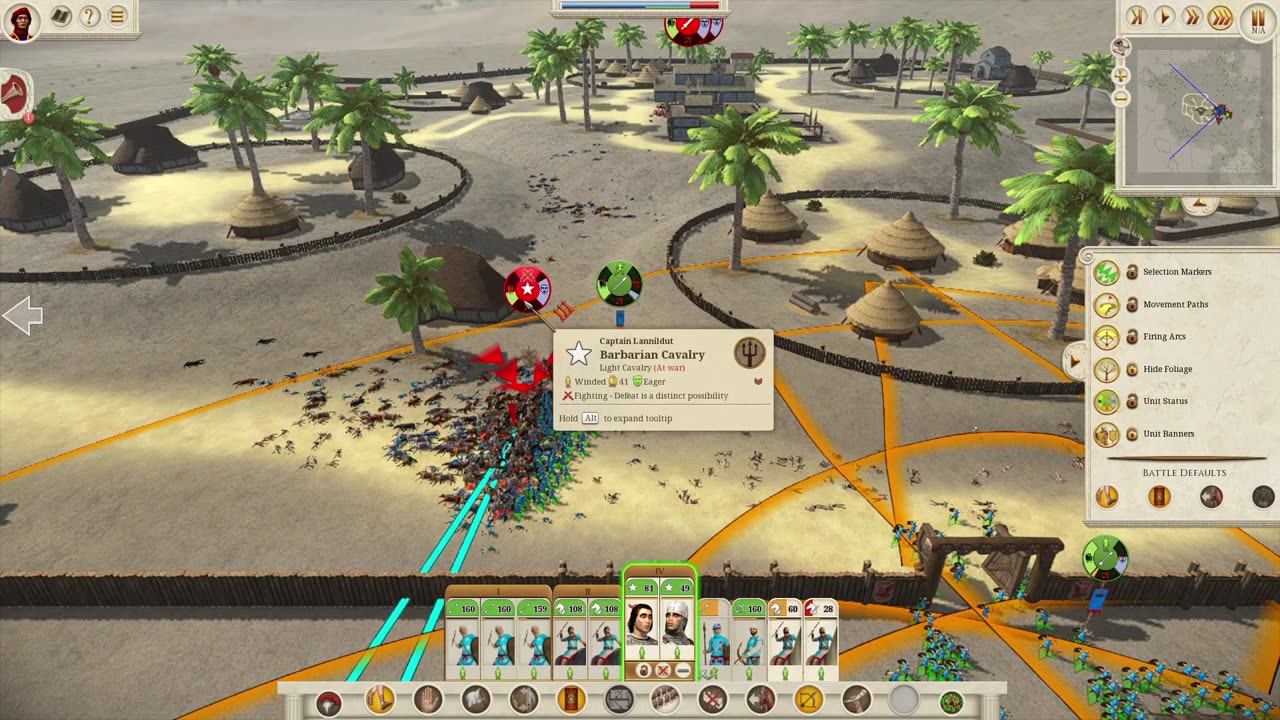
Task: Pause the battle with the pause button
Action: 1257,18
